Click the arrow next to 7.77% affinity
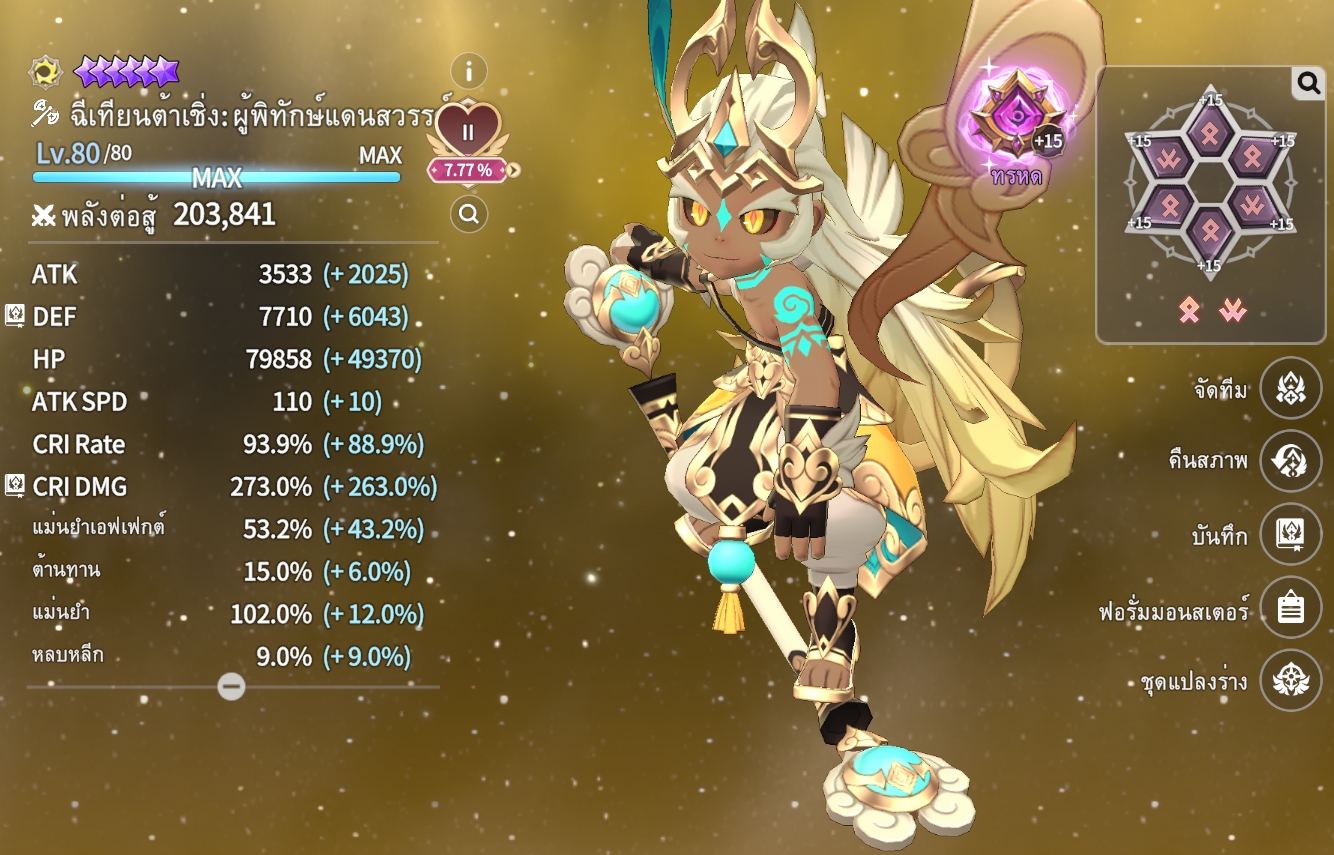 pyautogui.click(x=514, y=170)
